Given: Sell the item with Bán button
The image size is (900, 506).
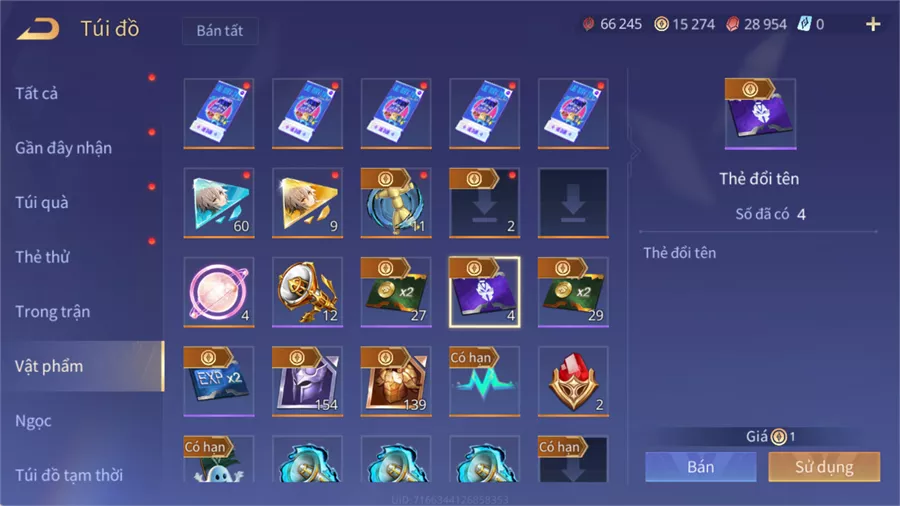Looking at the screenshot, I should pos(700,467).
